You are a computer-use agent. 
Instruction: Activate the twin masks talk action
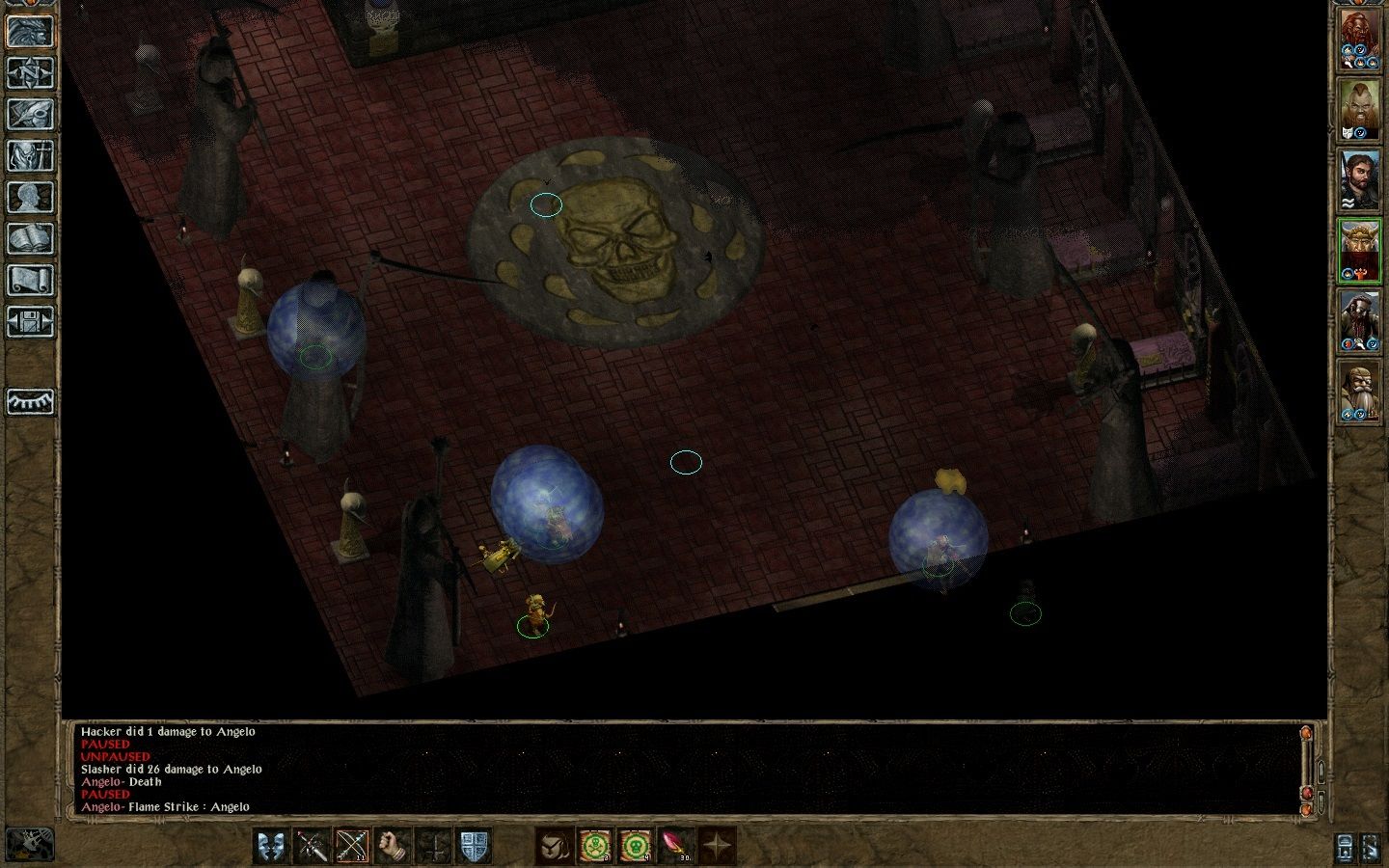271,846
